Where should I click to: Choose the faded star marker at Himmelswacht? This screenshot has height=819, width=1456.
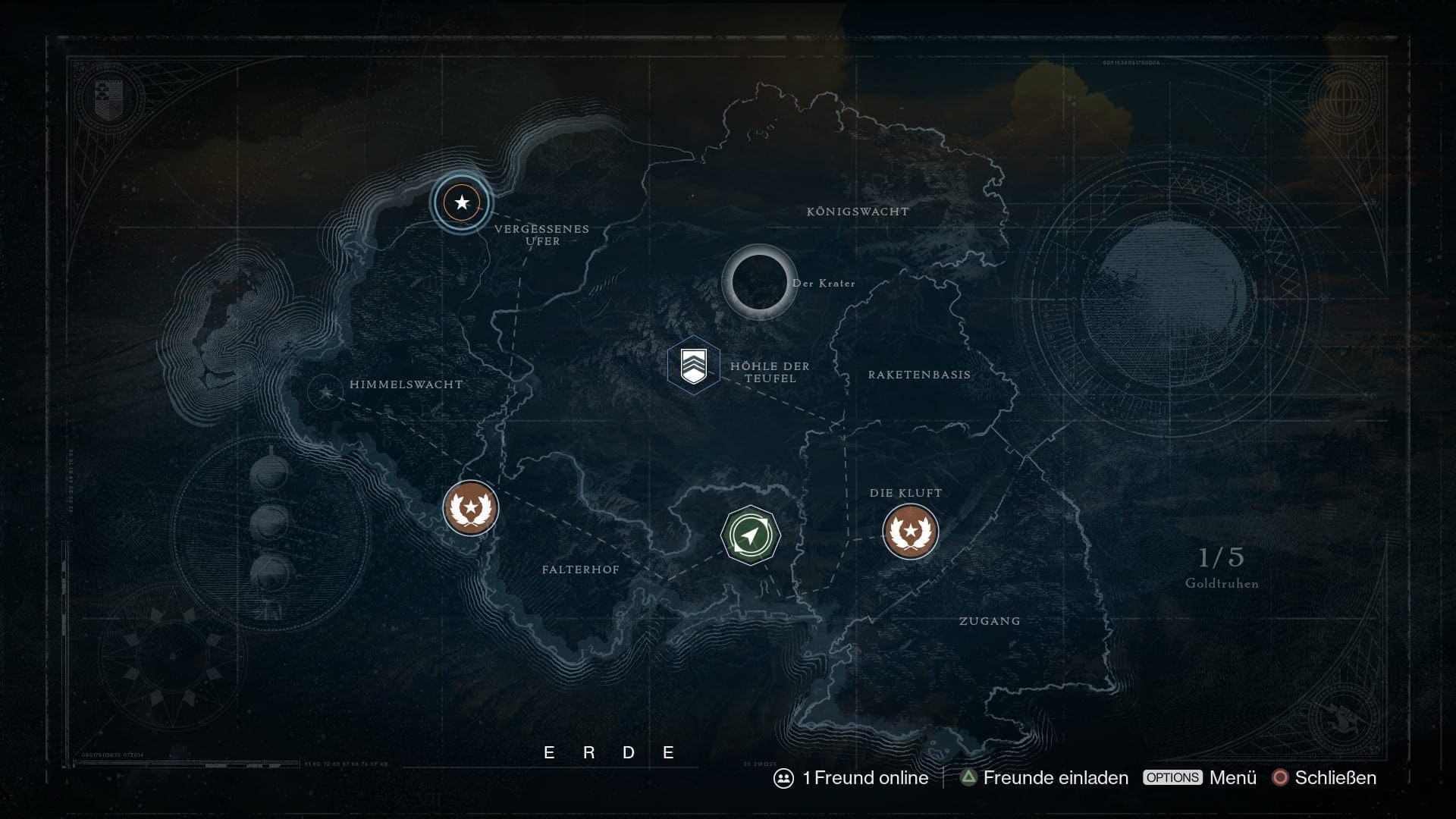click(x=326, y=392)
